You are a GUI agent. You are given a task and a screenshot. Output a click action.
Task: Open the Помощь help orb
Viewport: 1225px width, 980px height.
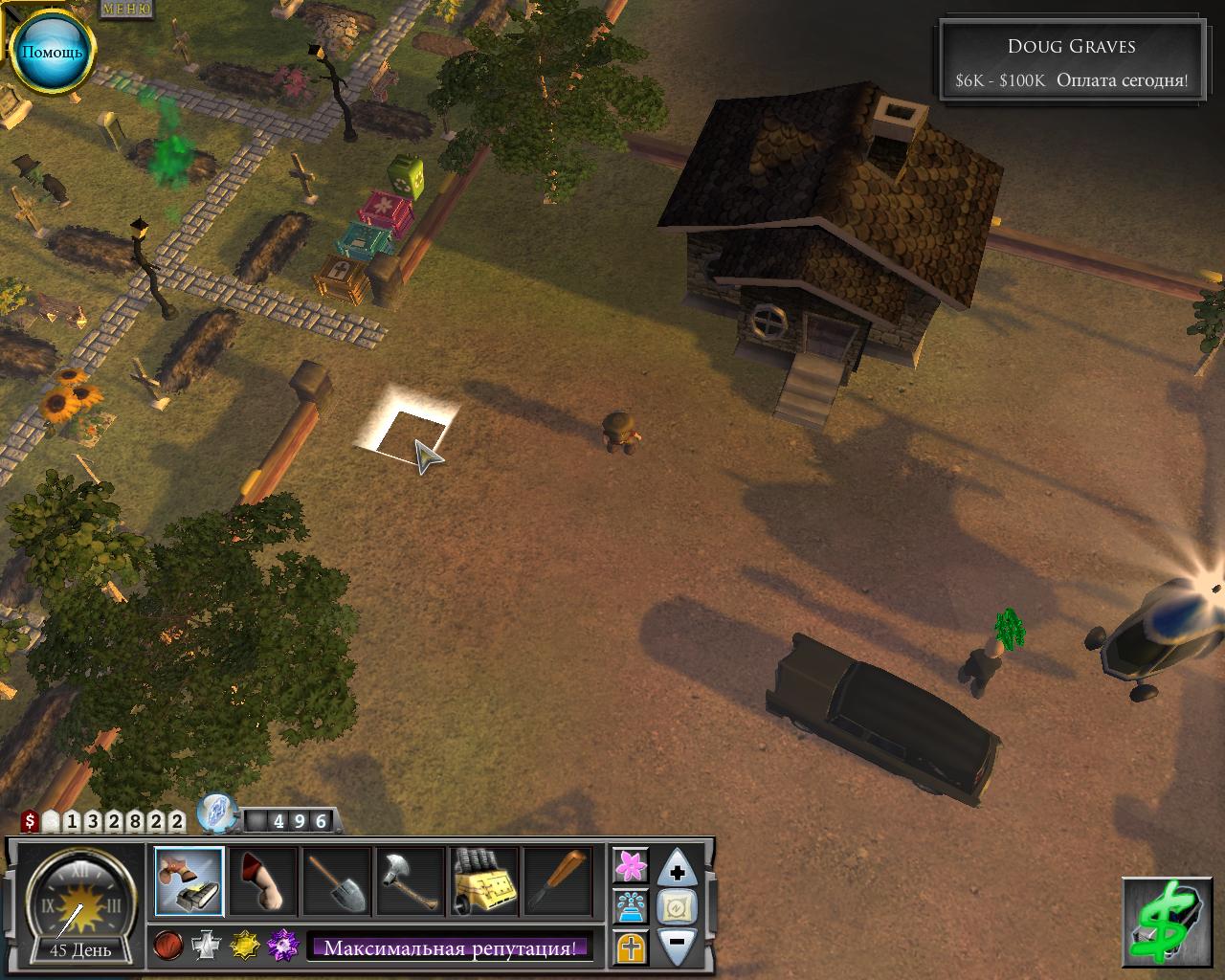click(52, 51)
